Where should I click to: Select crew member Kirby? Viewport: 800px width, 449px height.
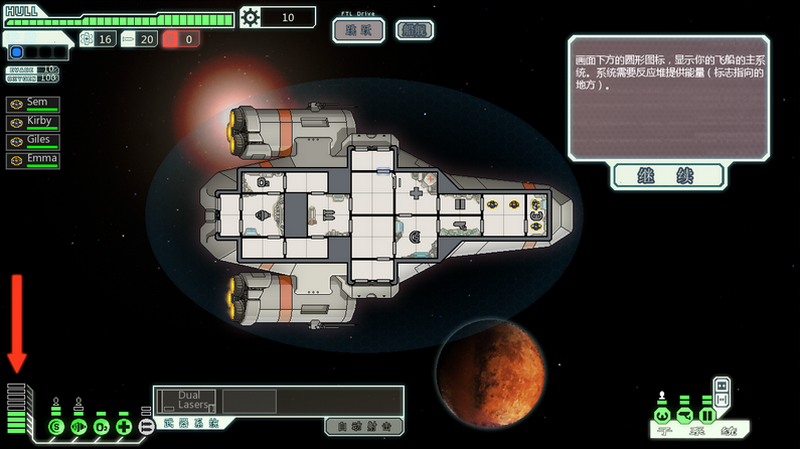click(x=33, y=122)
